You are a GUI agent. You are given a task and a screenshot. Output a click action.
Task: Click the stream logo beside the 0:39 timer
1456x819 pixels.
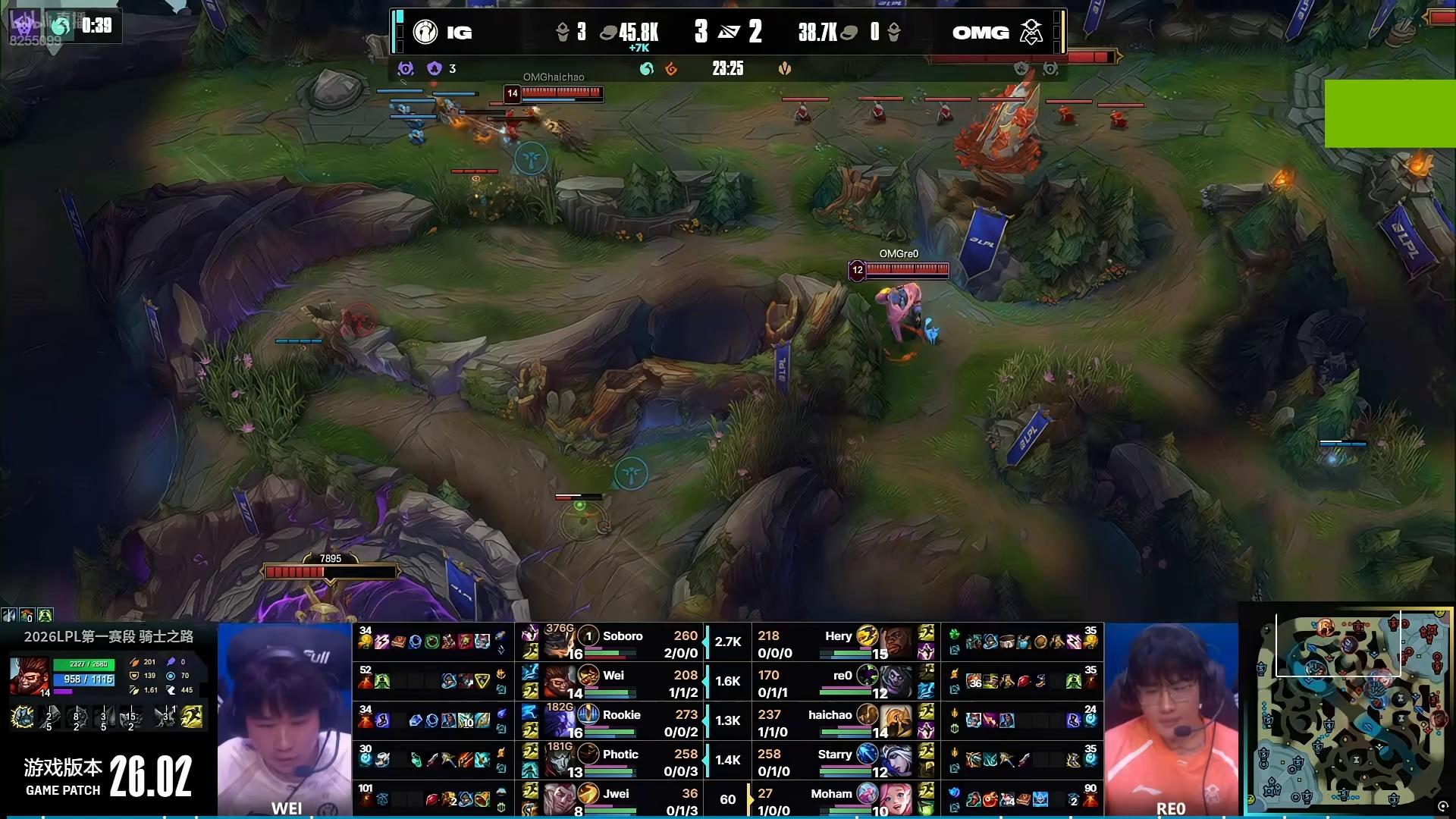pos(61,26)
